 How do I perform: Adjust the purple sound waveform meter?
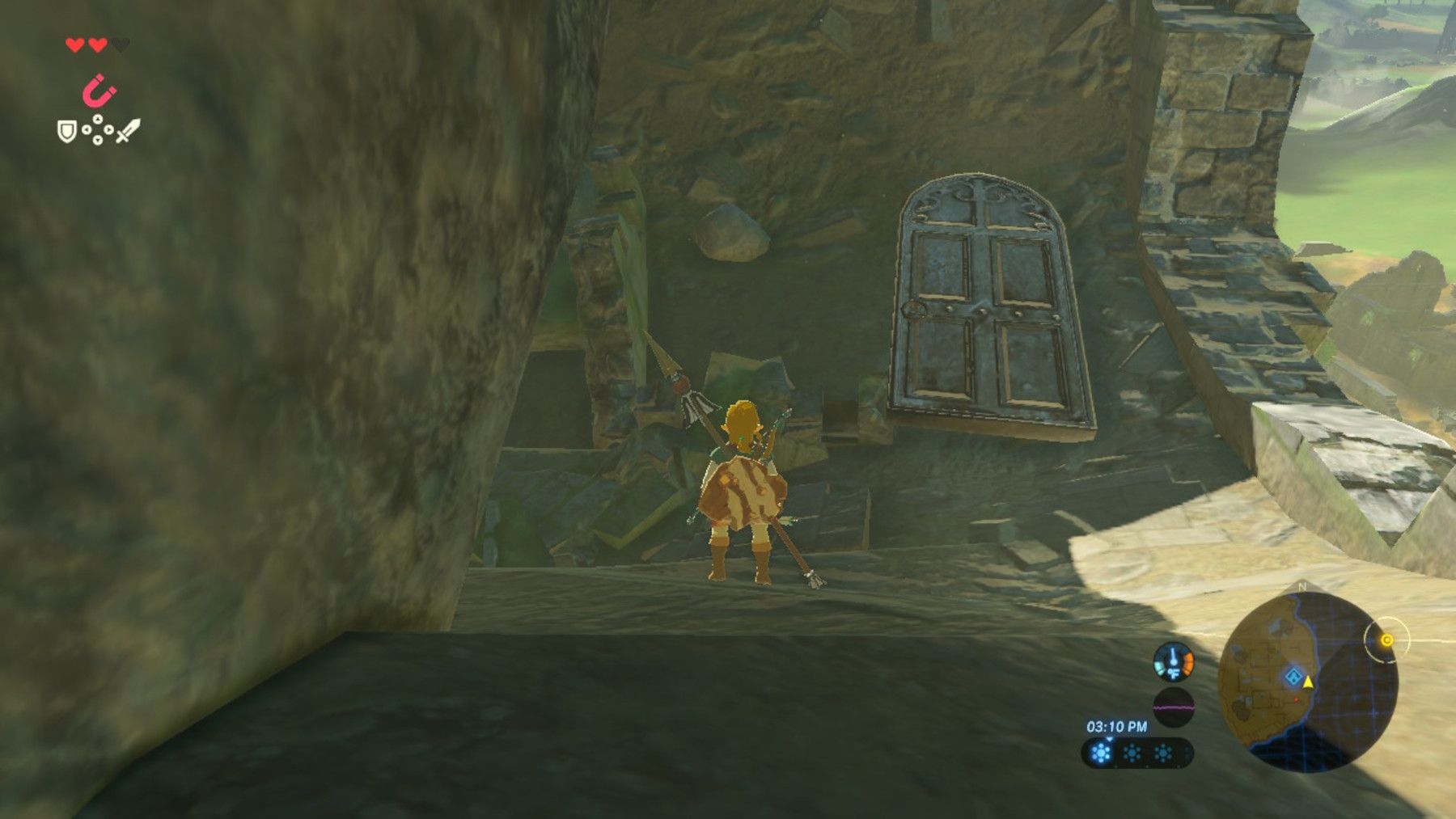1175,707
